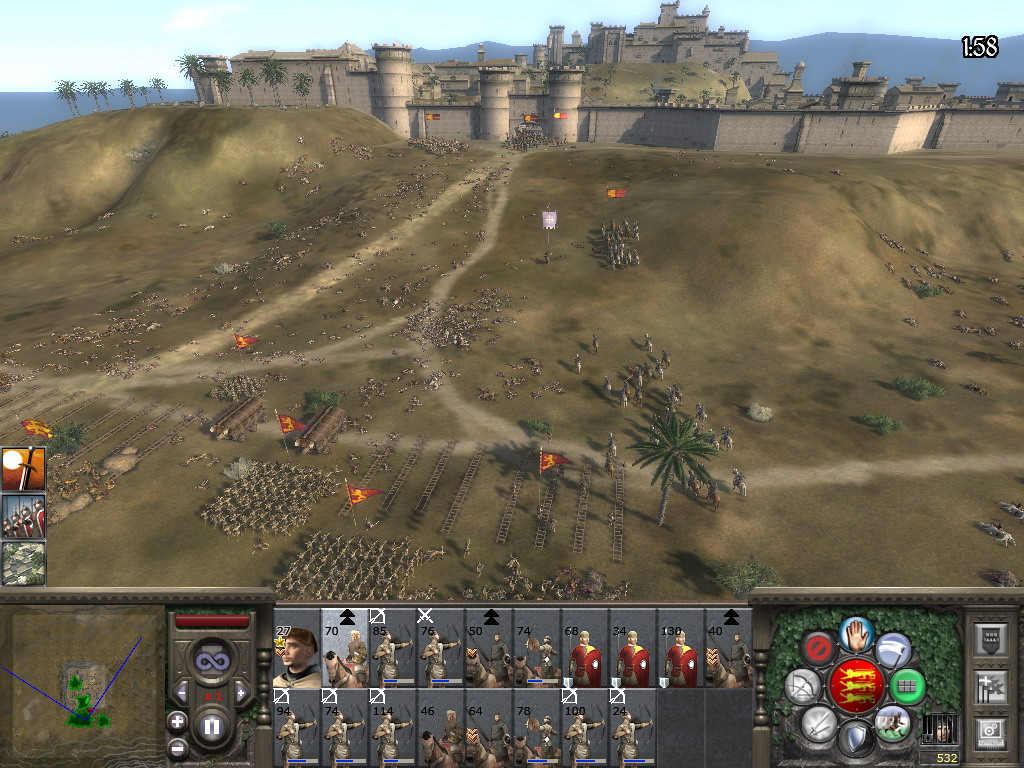Click the red three-lions faction emblem
1024x768 pixels.
pos(855,686)
